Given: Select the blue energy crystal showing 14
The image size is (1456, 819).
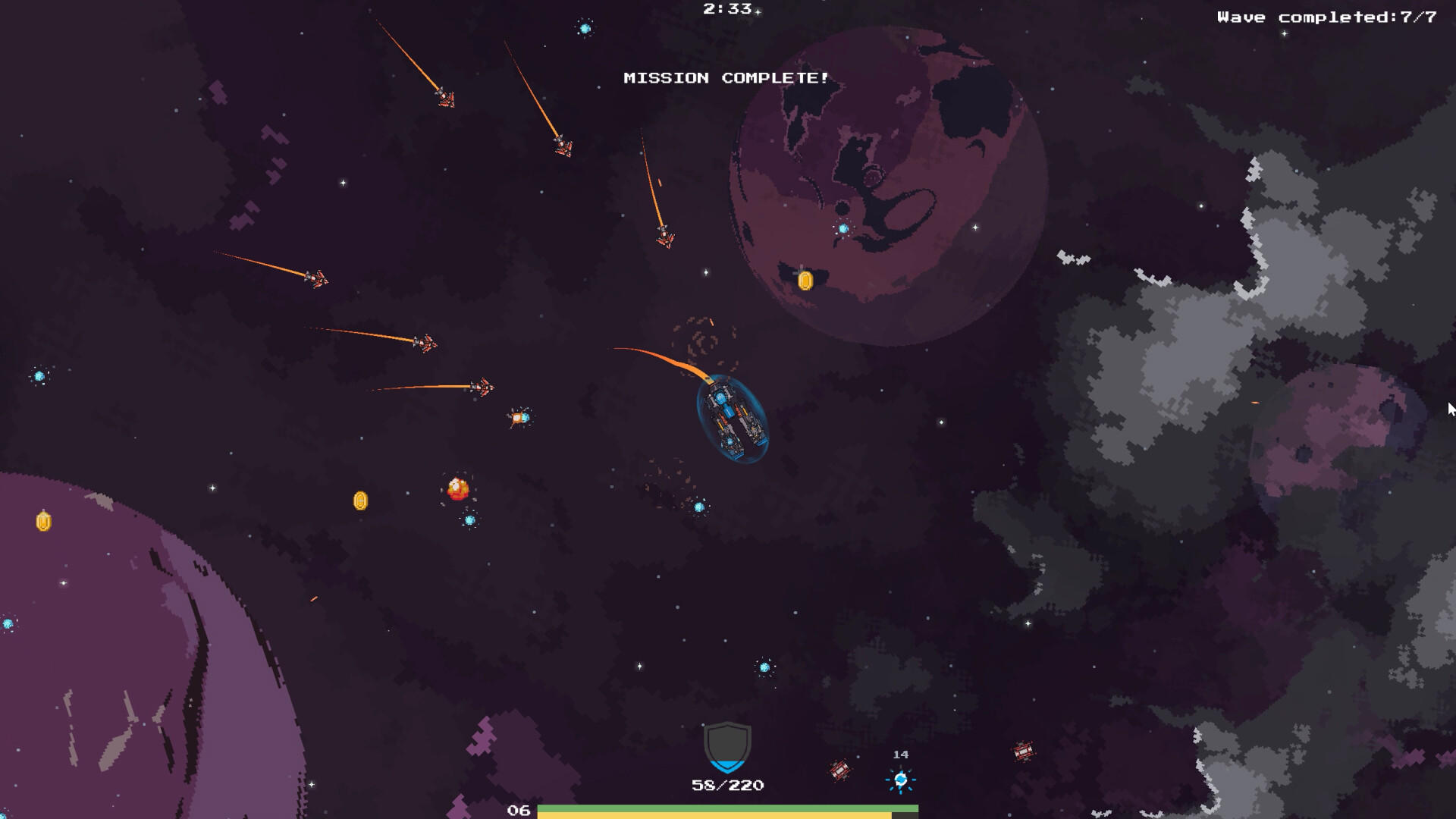Looking at the screenshot, I should [x=902, y=779].
